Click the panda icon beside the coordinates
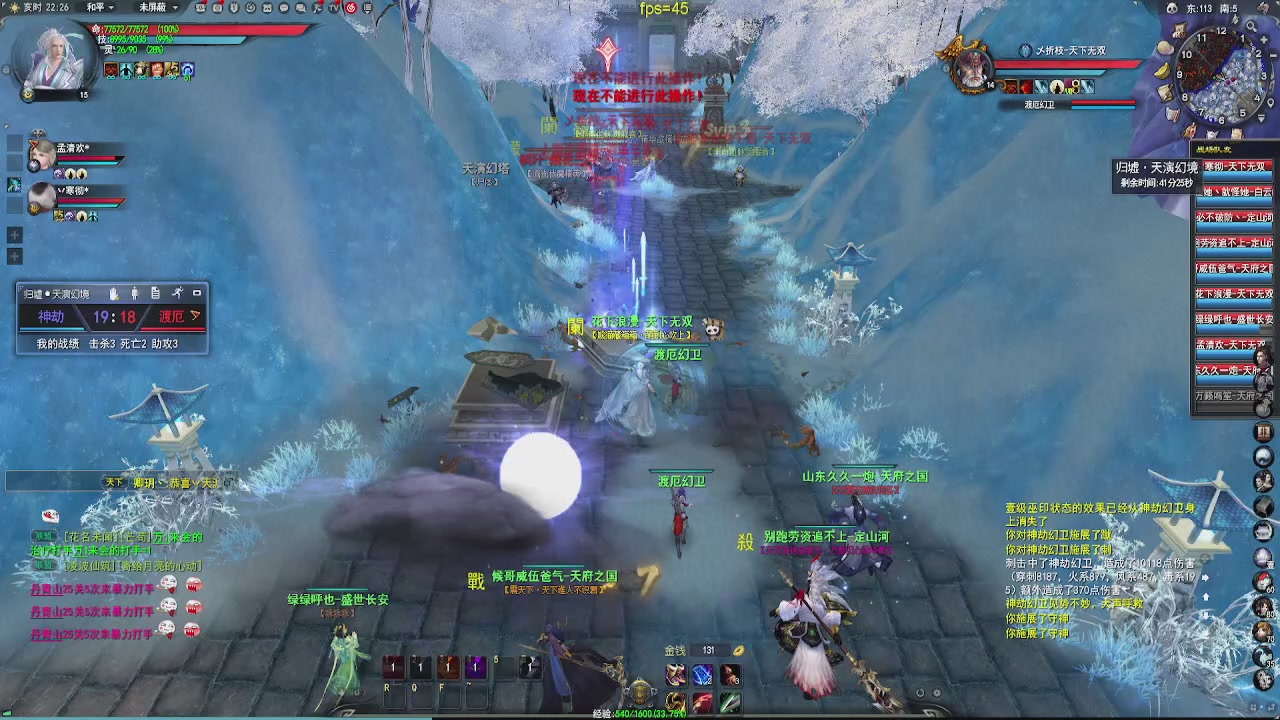The width and height of the screenshot is (1280, 720). (1171, 8)
